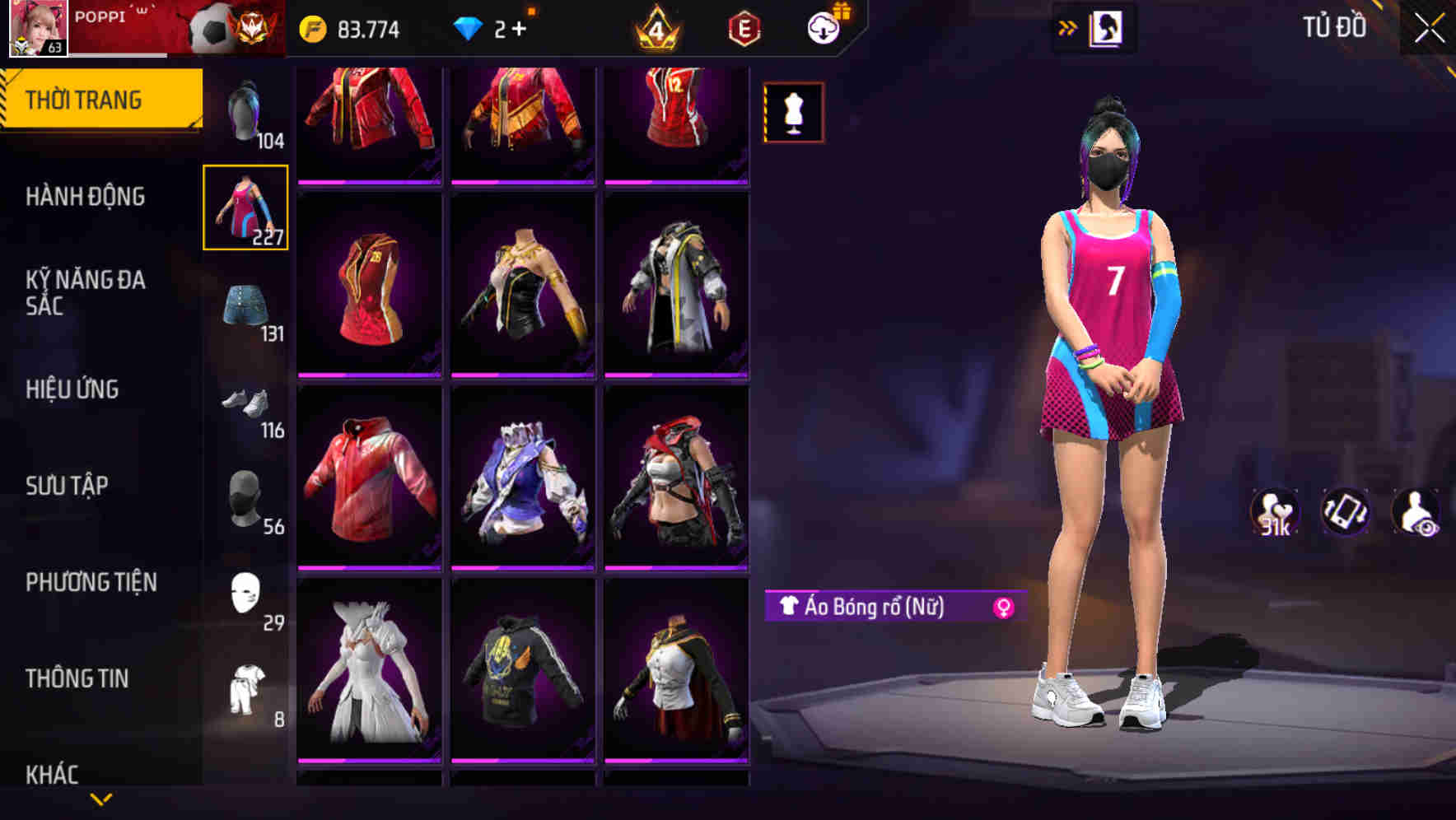The height and width of the screenshot is (820, 1456).
Task: Collapse the panel using the double-arrow chevron
Action: (1068, 27)
